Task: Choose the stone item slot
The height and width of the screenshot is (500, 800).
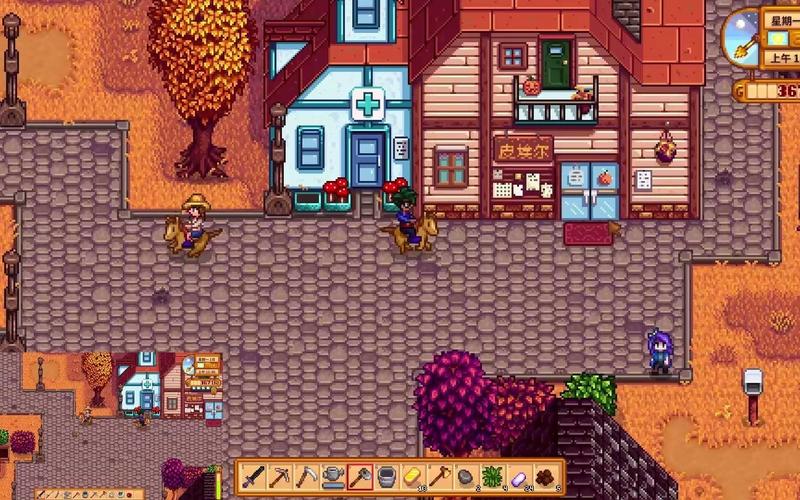Action: coord(466,477)
